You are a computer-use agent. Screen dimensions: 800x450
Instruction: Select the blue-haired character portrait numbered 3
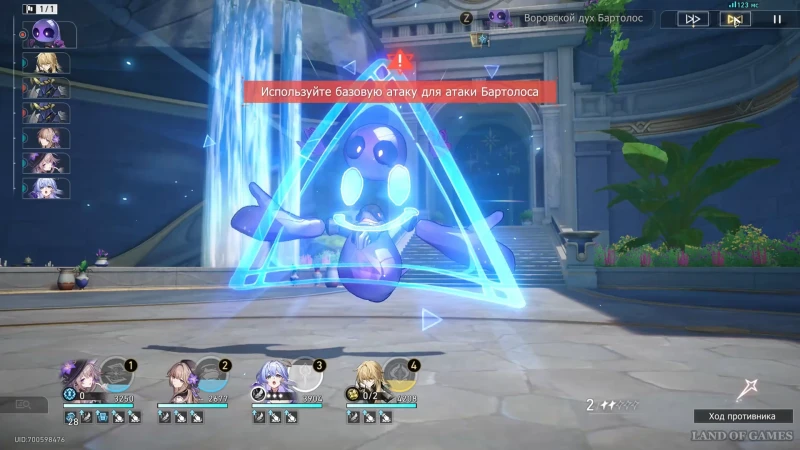[275, 377]
